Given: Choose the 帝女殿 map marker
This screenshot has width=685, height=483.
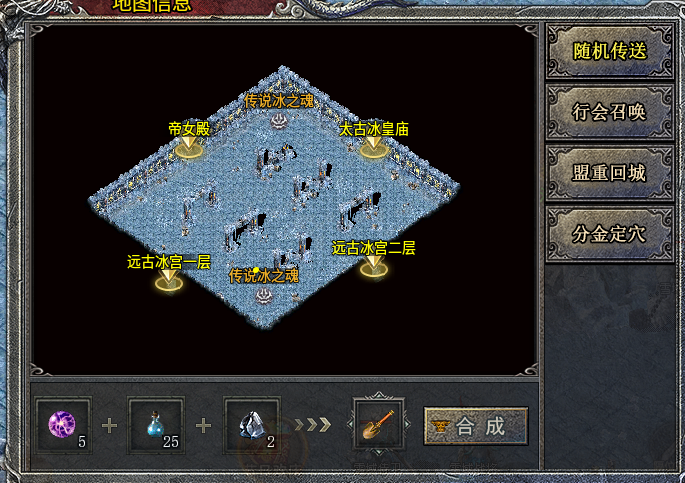Looking at the screenshot, I should pyautogui.click(x=188, y=146).
